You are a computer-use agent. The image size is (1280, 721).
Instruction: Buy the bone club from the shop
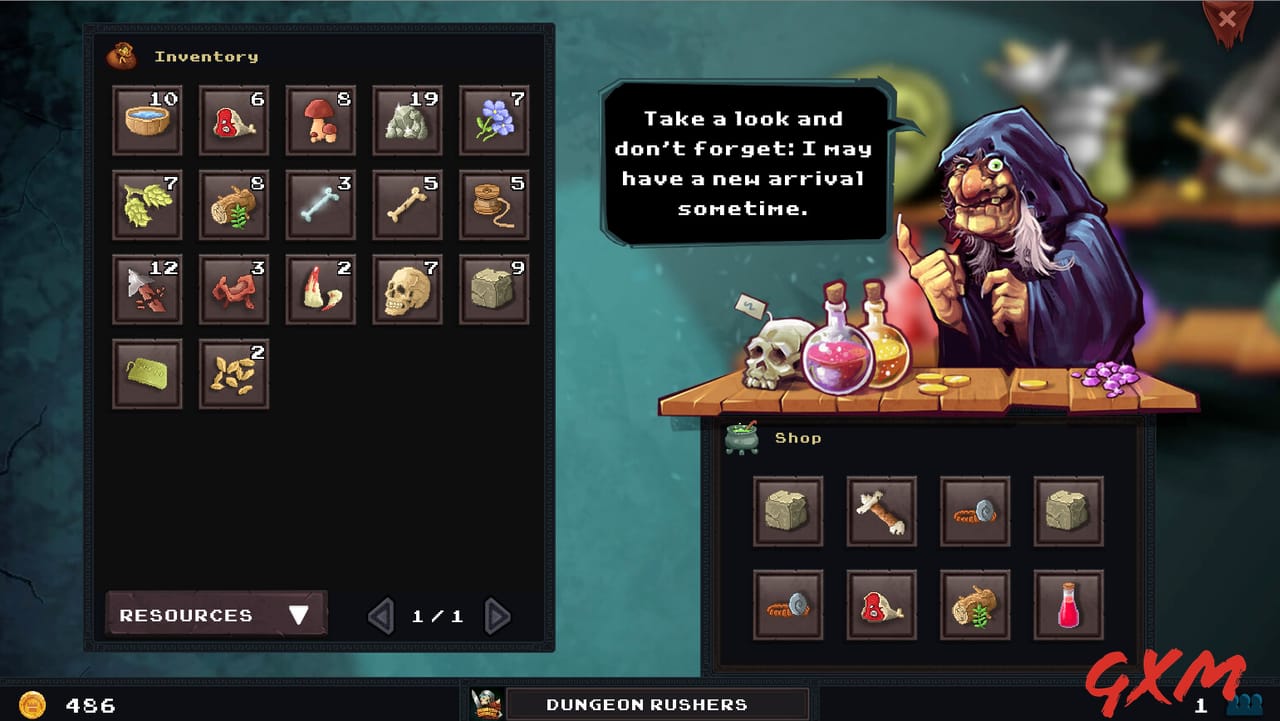pyautogui.click(x=881, y=512)
